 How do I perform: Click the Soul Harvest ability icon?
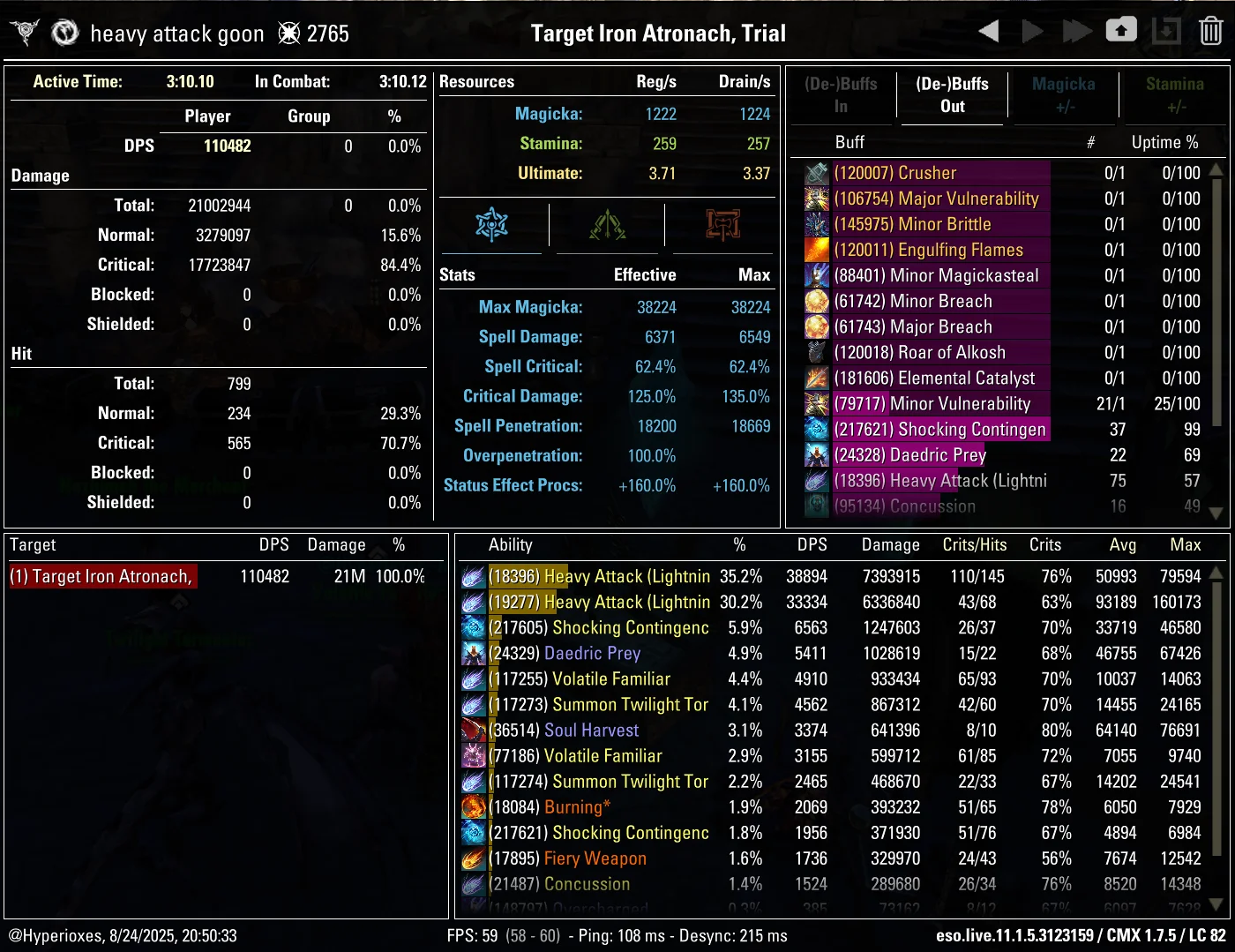pyautogui.click(x=474, y=730)
